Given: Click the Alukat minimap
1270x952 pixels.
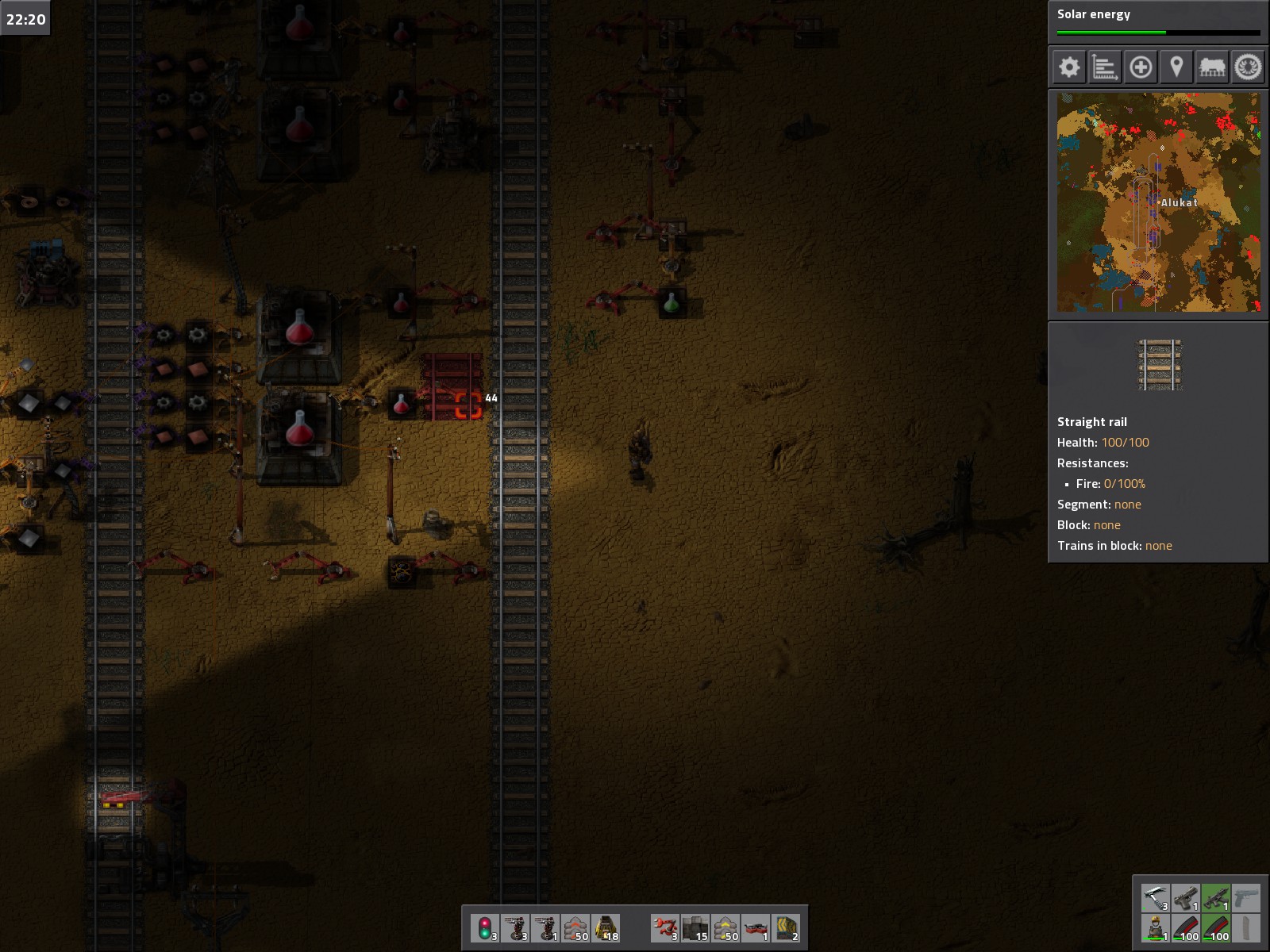Looking at the screenshot, I should point(1158,202).
